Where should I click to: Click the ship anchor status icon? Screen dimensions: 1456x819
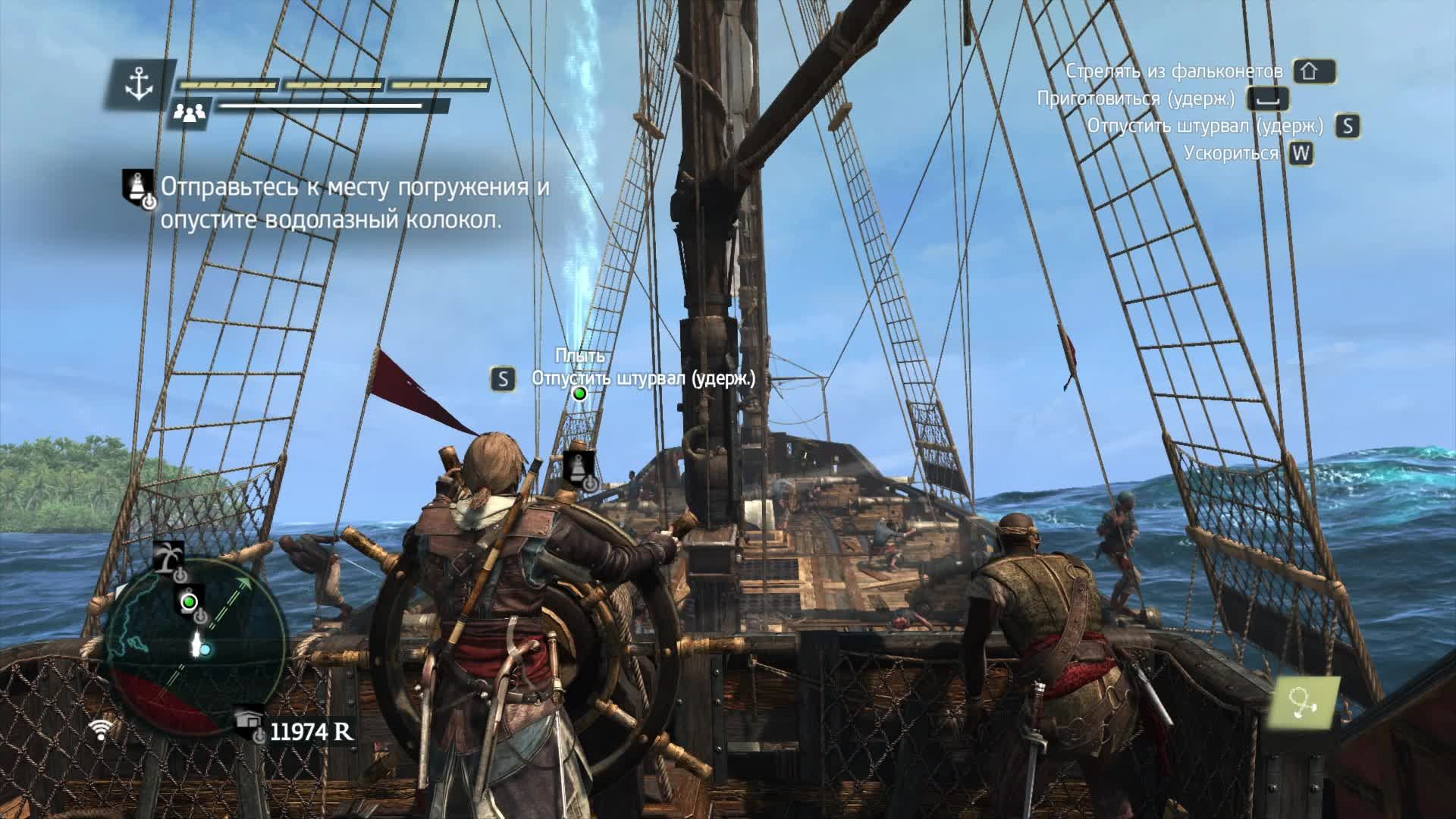coord(140,83)
